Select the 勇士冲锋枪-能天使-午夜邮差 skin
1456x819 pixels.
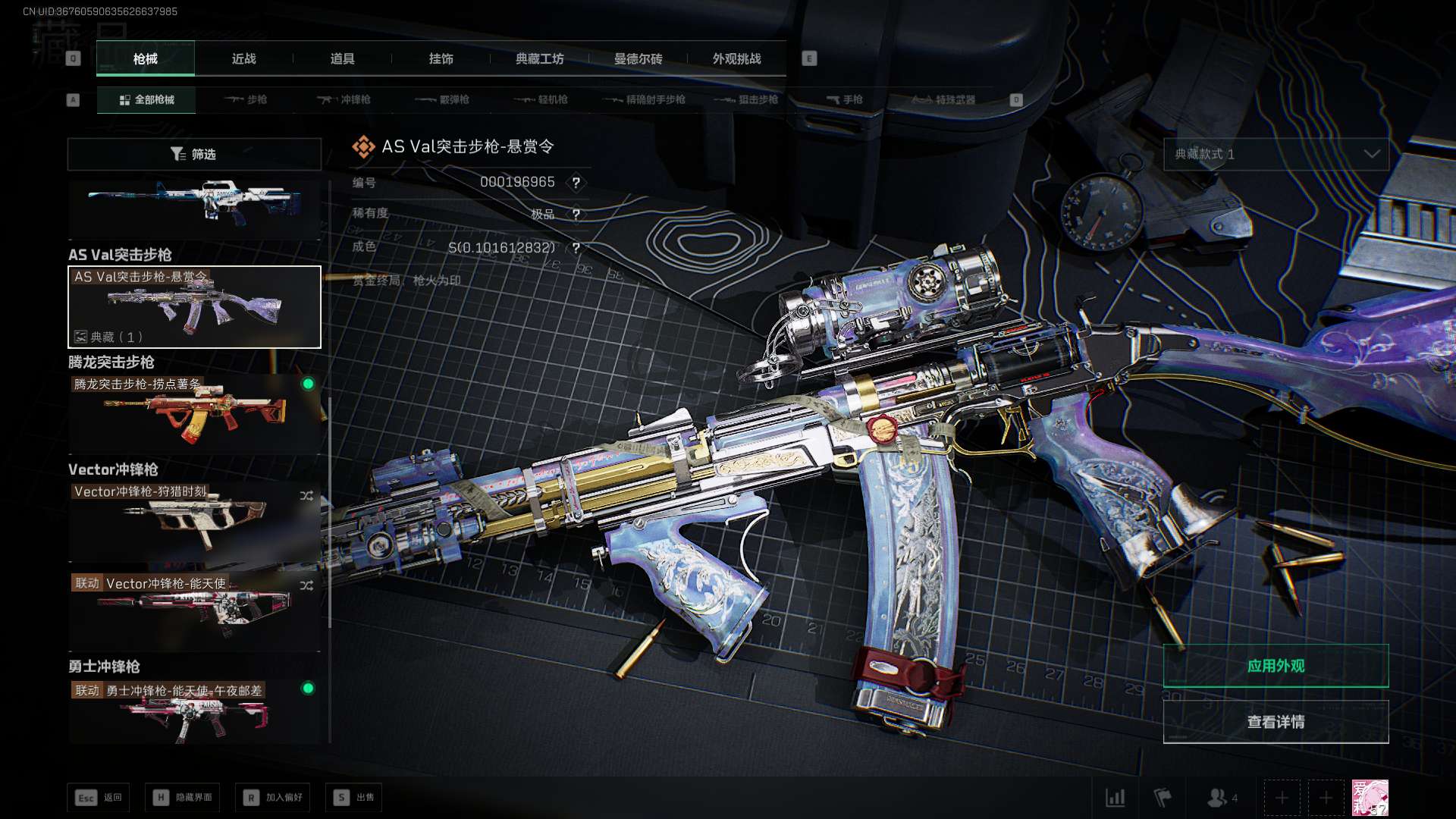pyautogui.click(x=194, y=713)
